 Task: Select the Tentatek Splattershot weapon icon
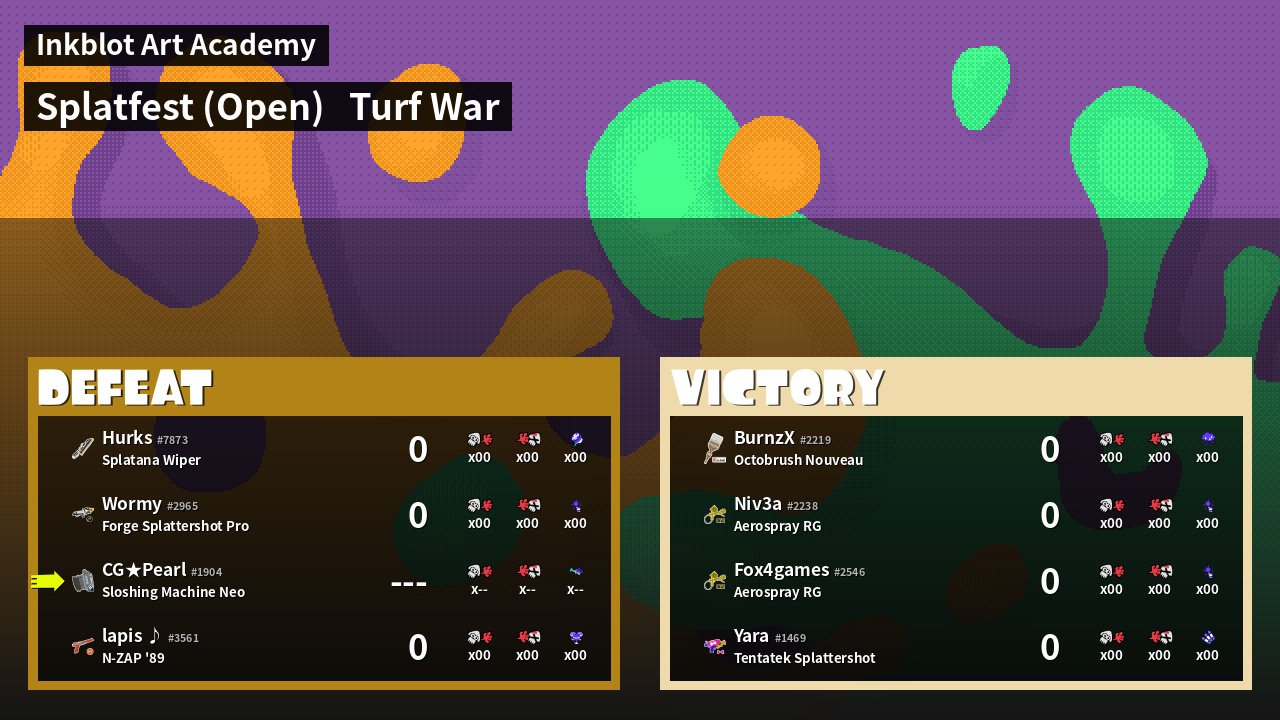coord(714,647)
